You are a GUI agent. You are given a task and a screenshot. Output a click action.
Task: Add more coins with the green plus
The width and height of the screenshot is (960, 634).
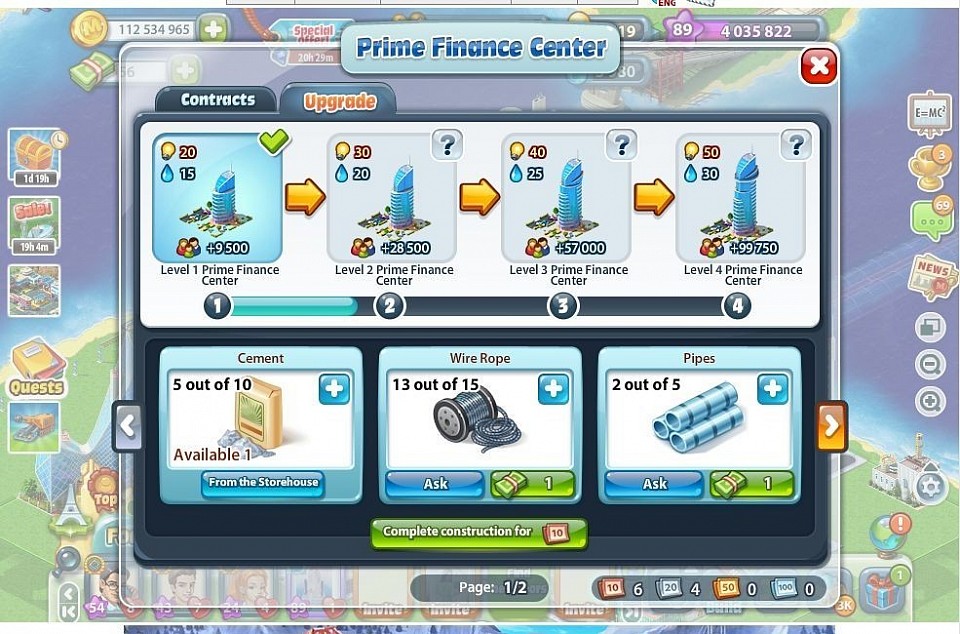click(213, 30)
